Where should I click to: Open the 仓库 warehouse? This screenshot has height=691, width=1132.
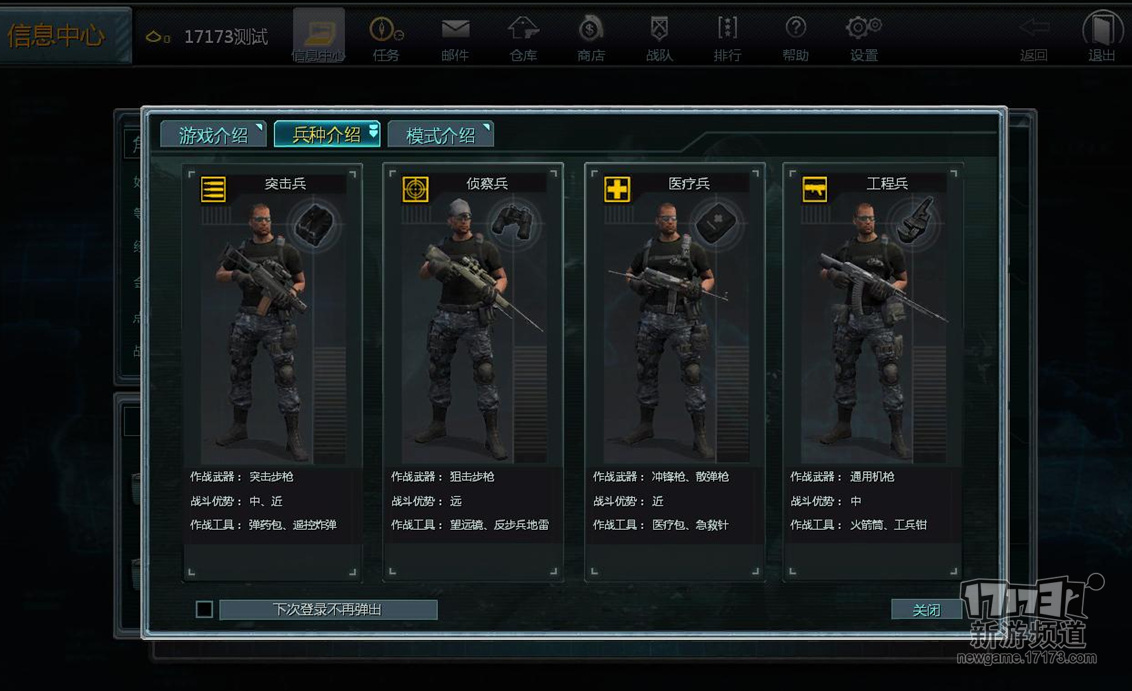523,37
